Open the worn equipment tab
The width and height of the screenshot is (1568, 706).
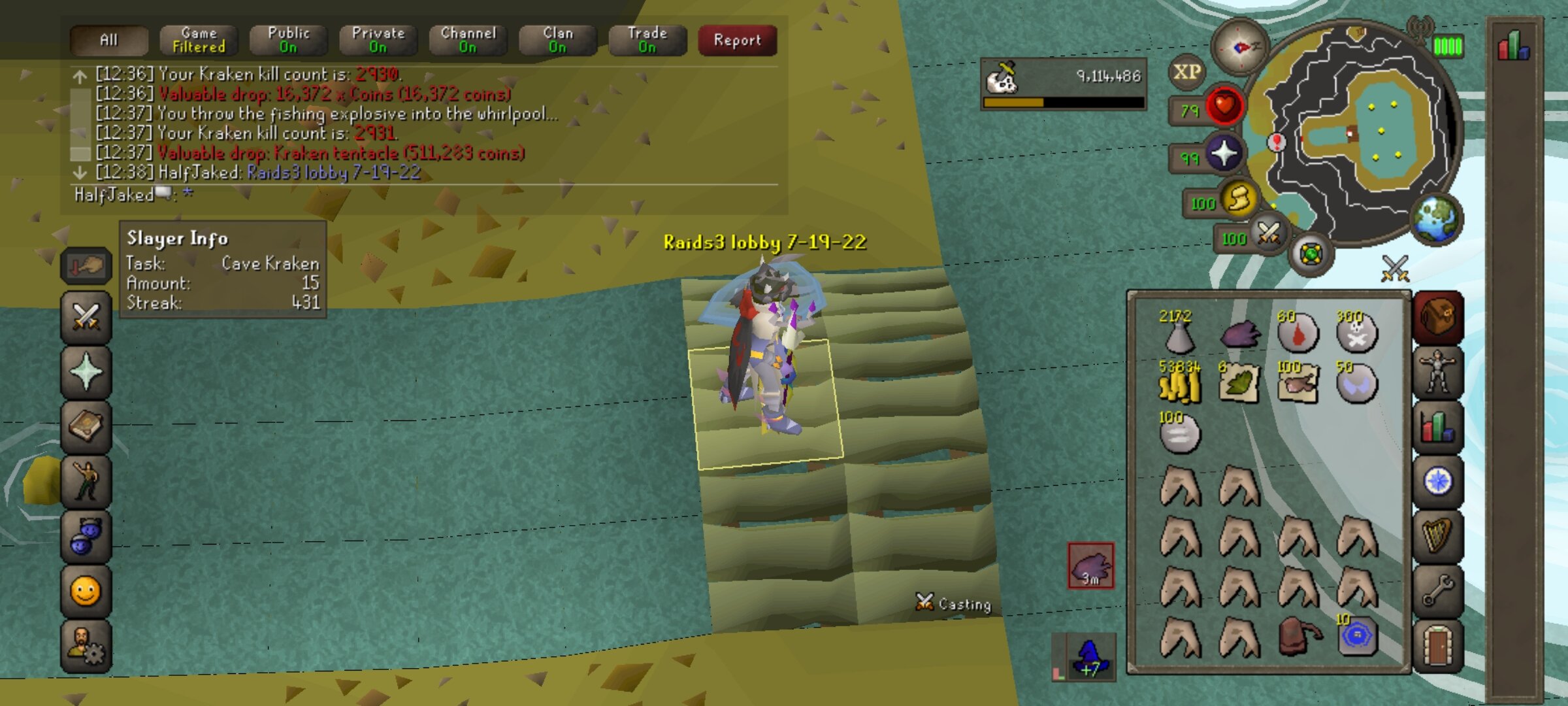coord(1437,373)
